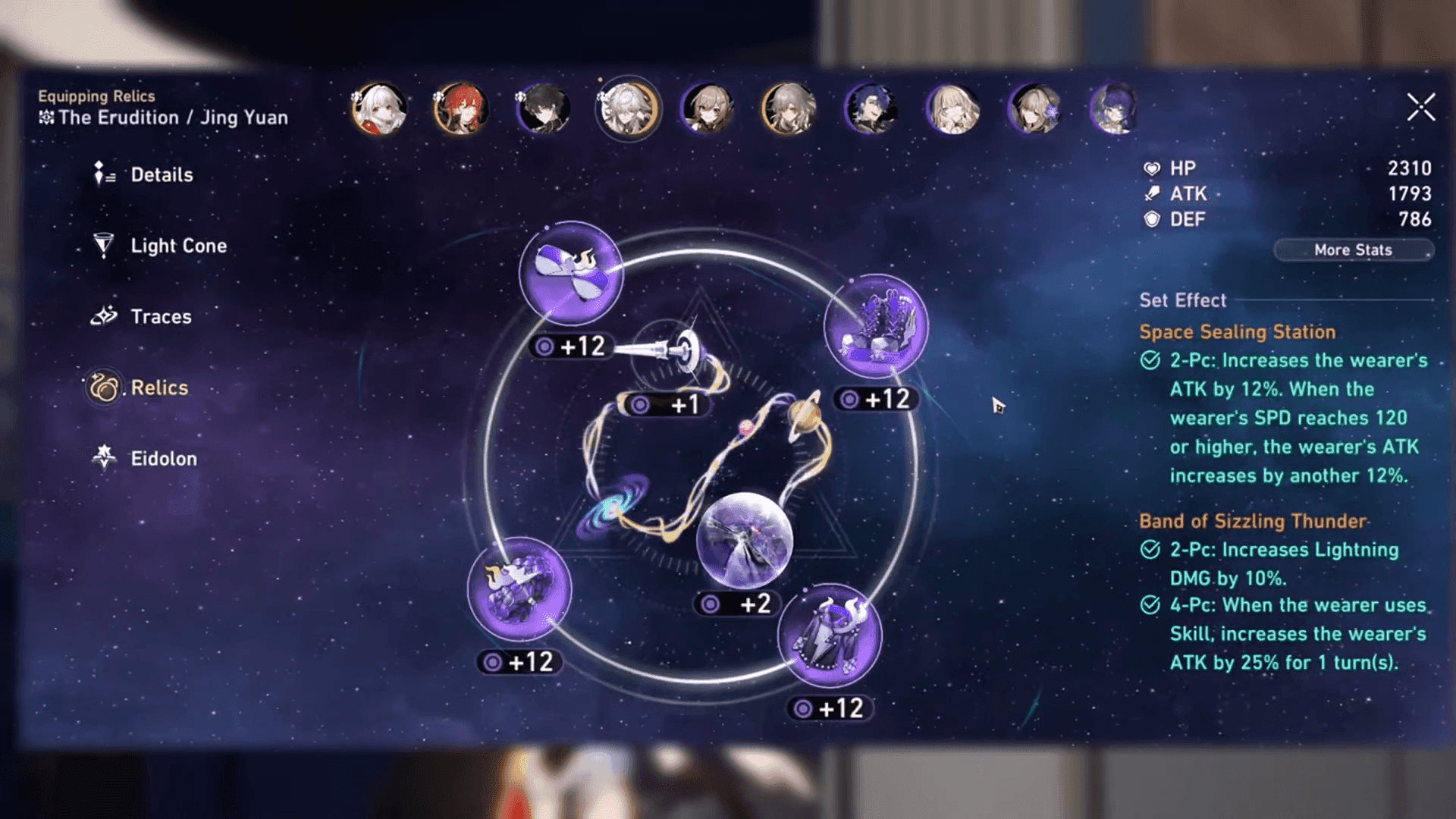Viewport: 1456px width, 819px height.
Task: Open the Details panel icon
Action: click(x=101, y=174)
